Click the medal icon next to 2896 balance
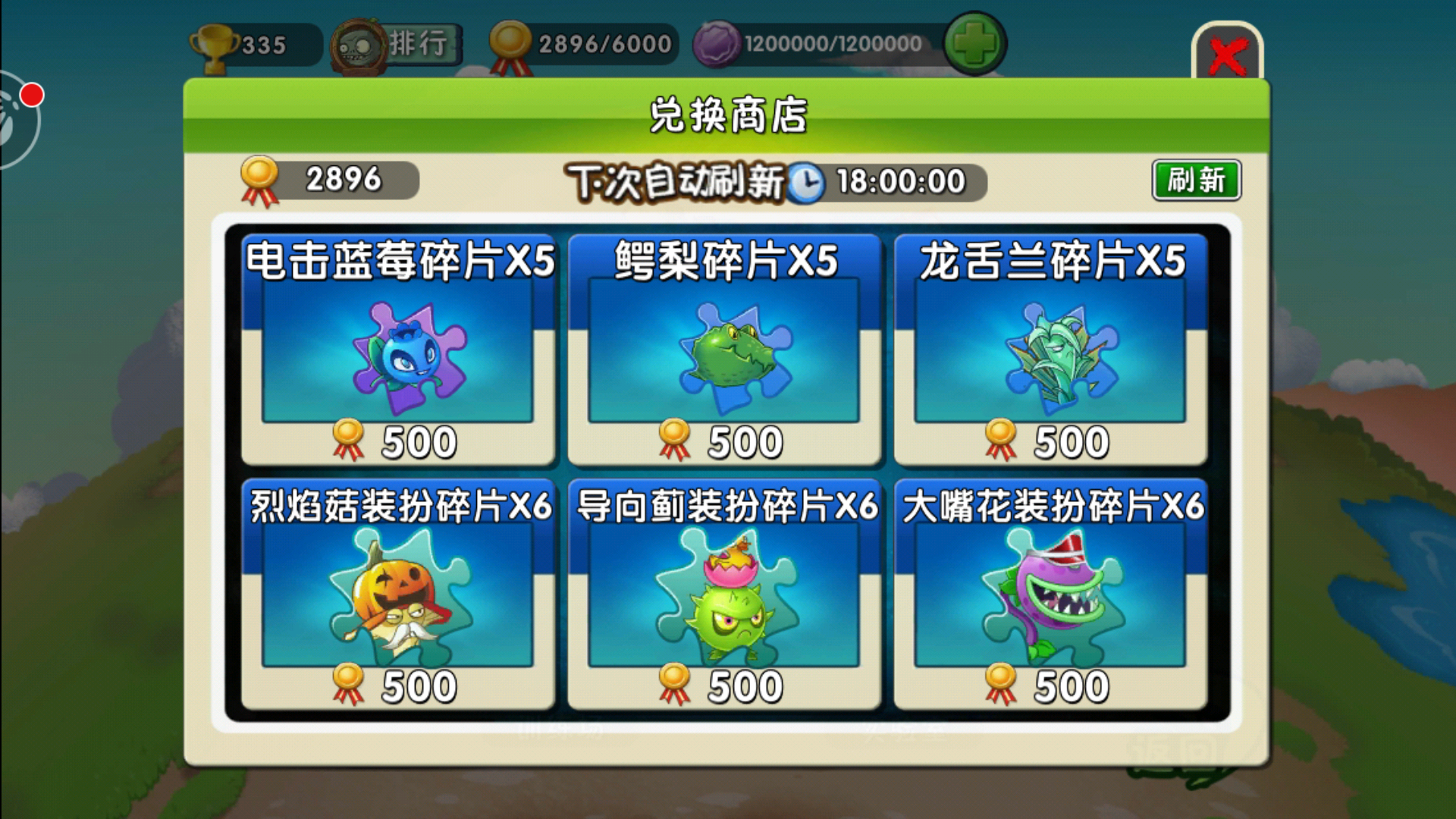Screen dimensions: 1456x819 [261, 178]
